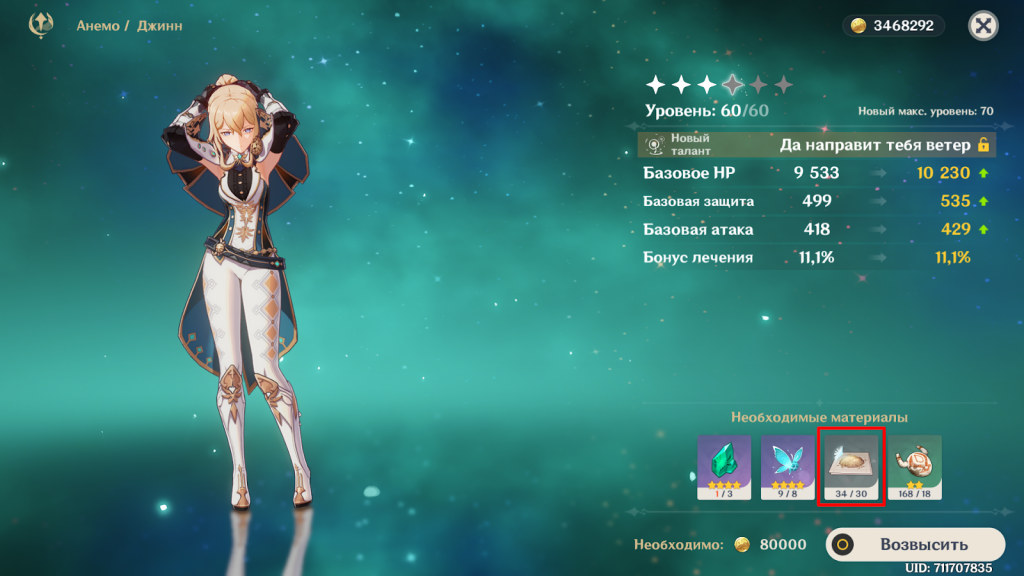This screenshot has width=1024, height=576.
Task: Close the ascension screen
Action: [x=983, y=26]
